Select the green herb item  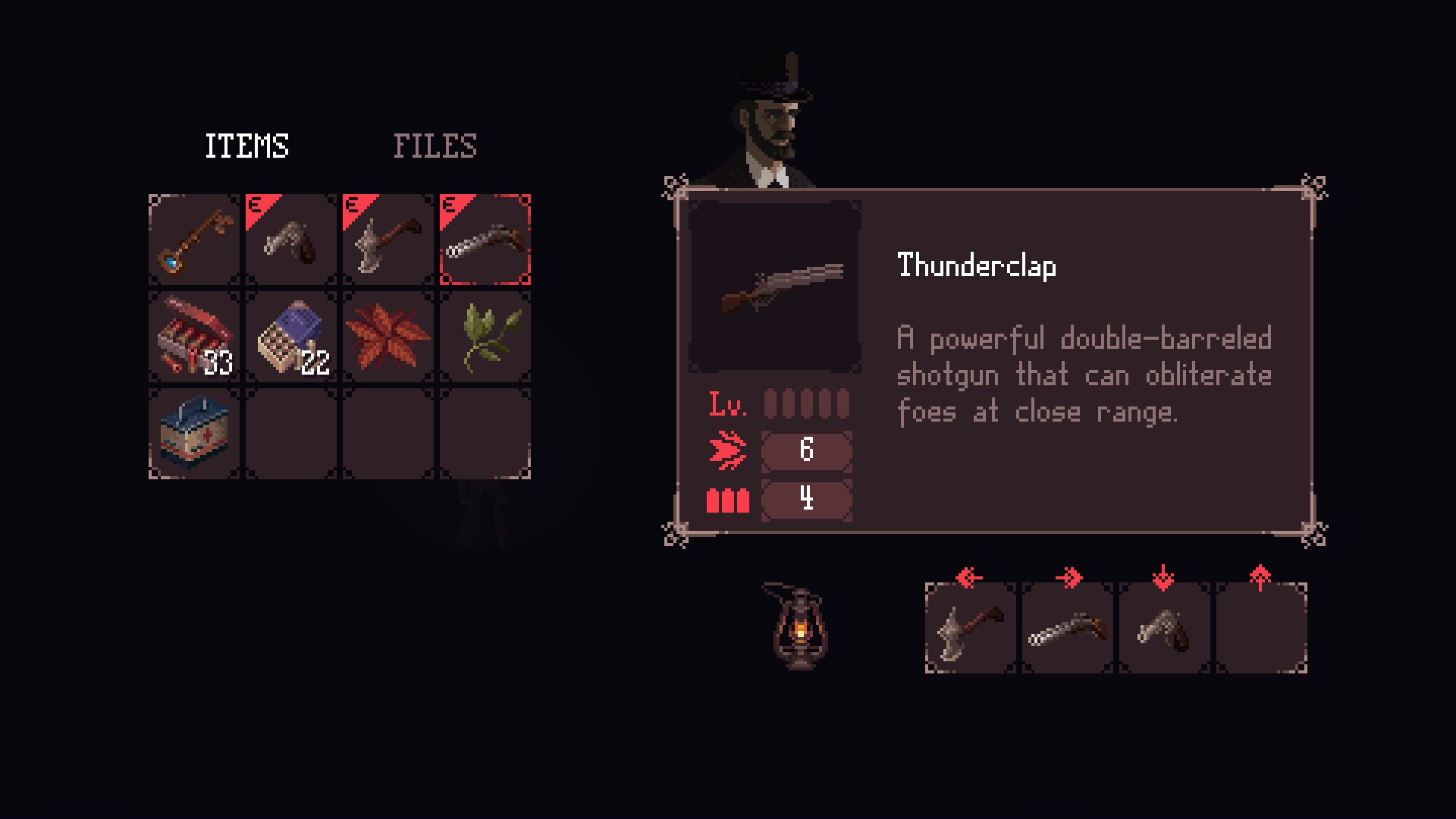[485, 336]
